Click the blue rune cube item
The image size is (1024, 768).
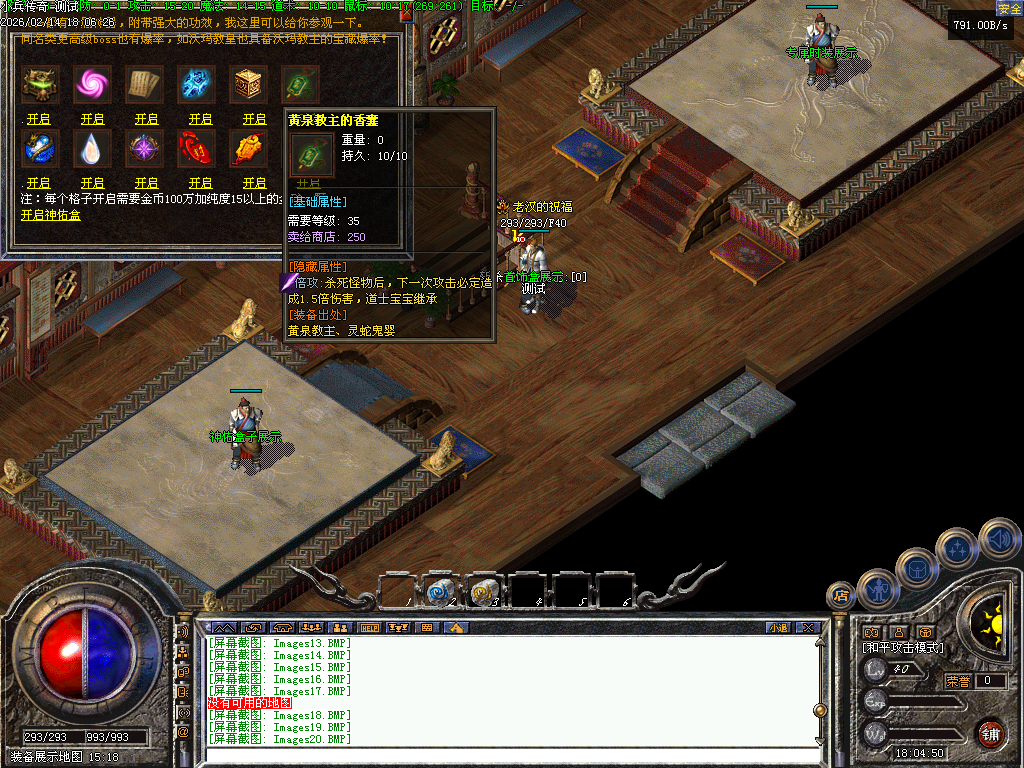tap(197, 85)
